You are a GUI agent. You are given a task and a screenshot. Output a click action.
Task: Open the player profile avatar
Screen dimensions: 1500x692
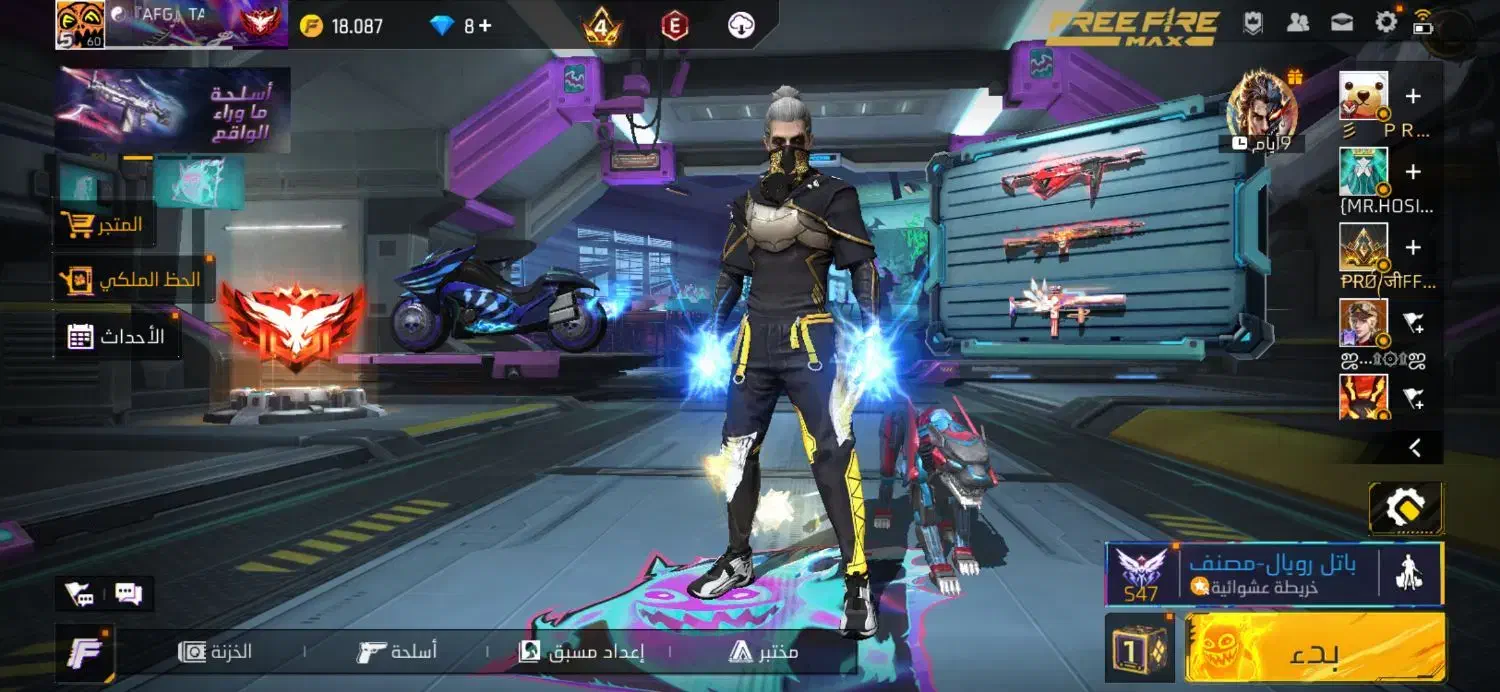click(80, 24)
